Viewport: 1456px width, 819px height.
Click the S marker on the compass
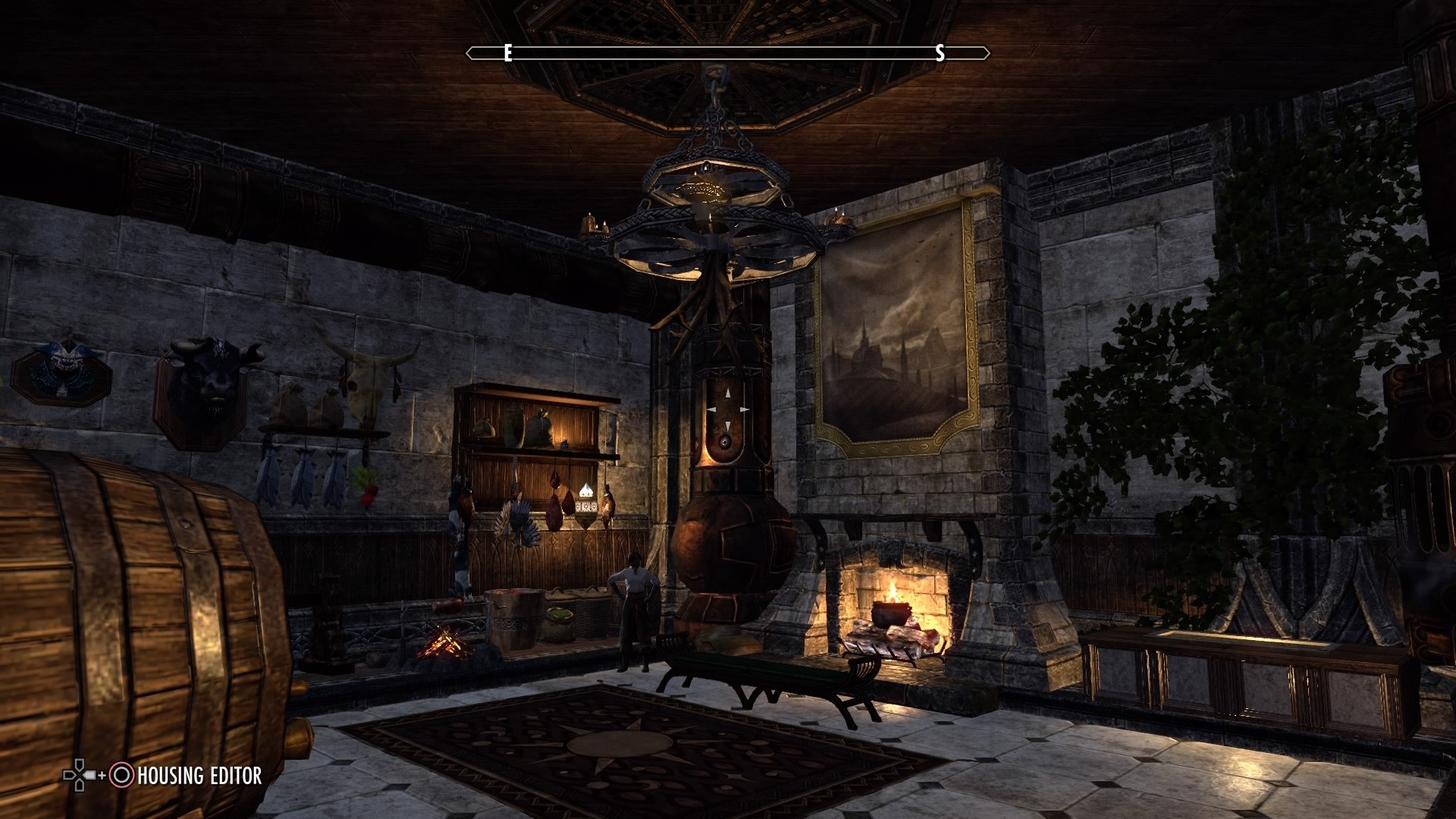(x=940, y=54)
